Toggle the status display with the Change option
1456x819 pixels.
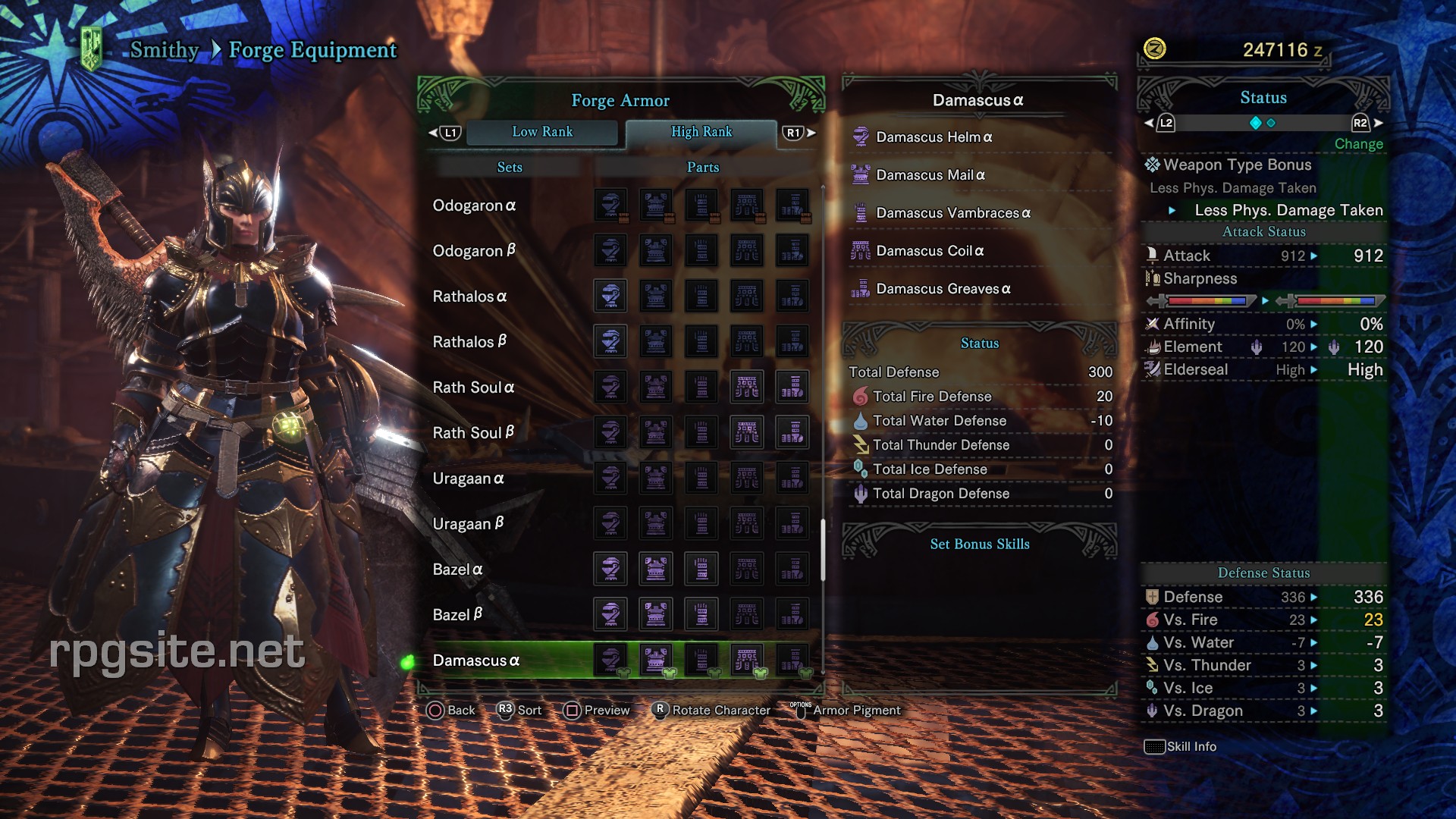tap(1358, 143)
